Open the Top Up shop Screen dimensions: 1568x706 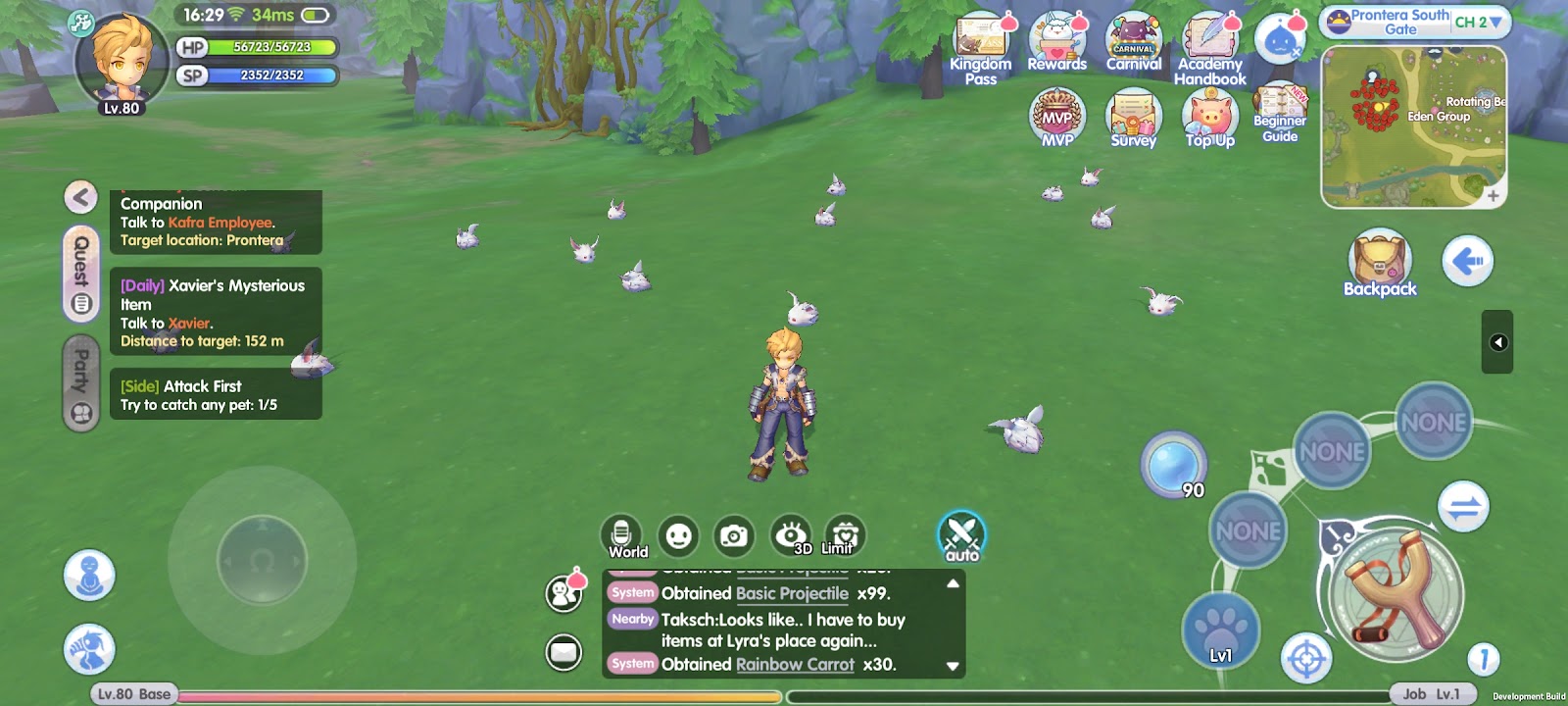pos(1210,118)
